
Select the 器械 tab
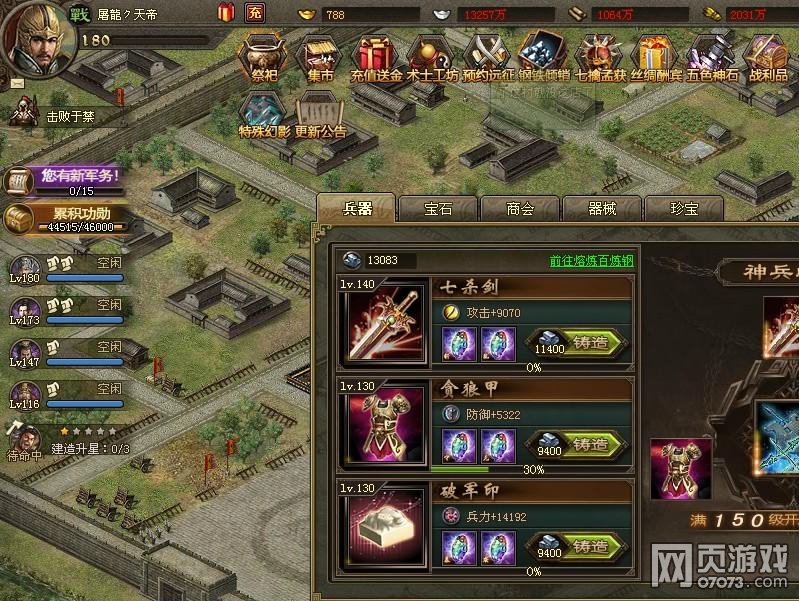(x=602, y=209)
